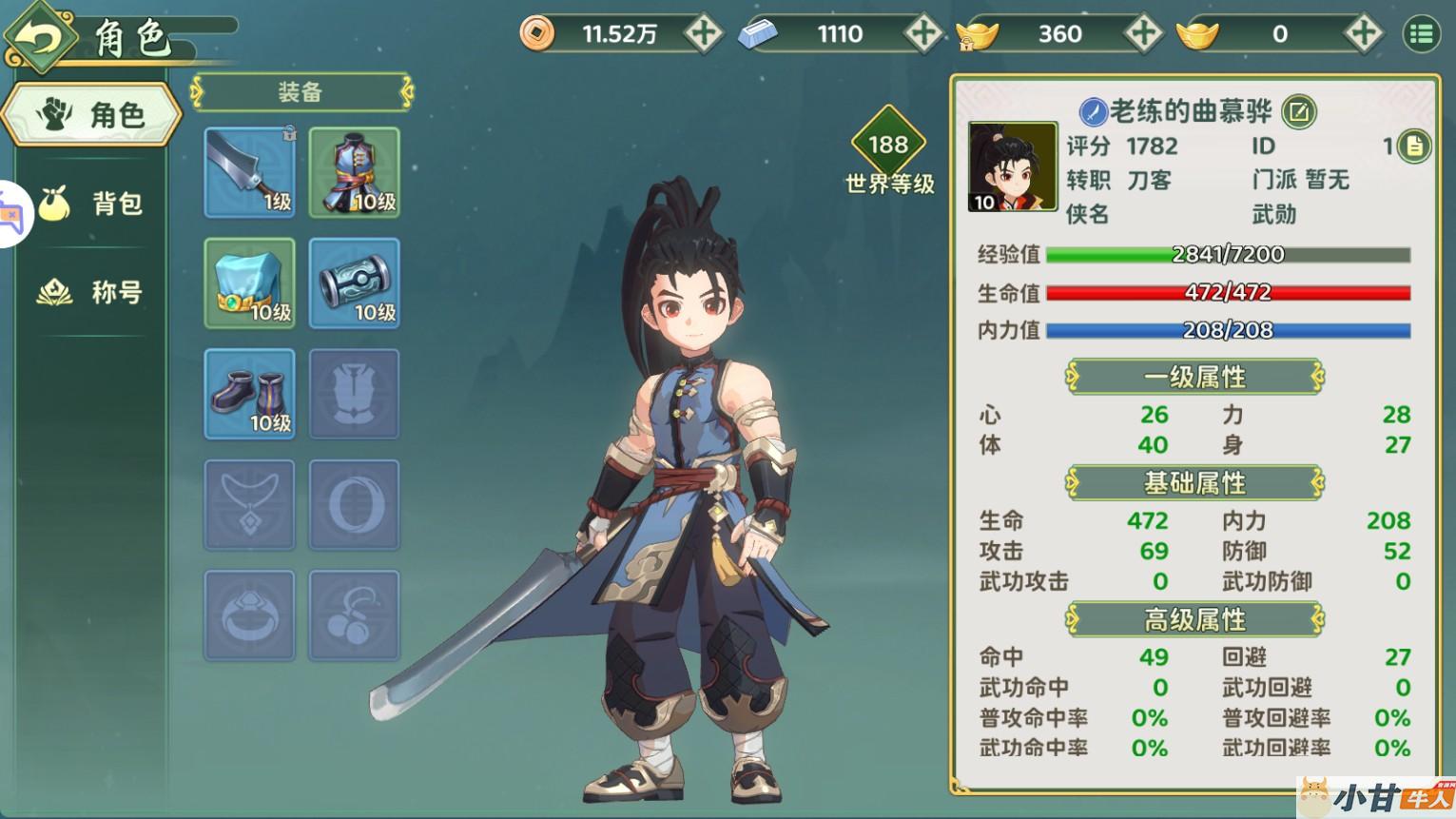Viewport: 1456px width, 819px height.
Task: Go back with the return arrow button
Action: [38, 38]
